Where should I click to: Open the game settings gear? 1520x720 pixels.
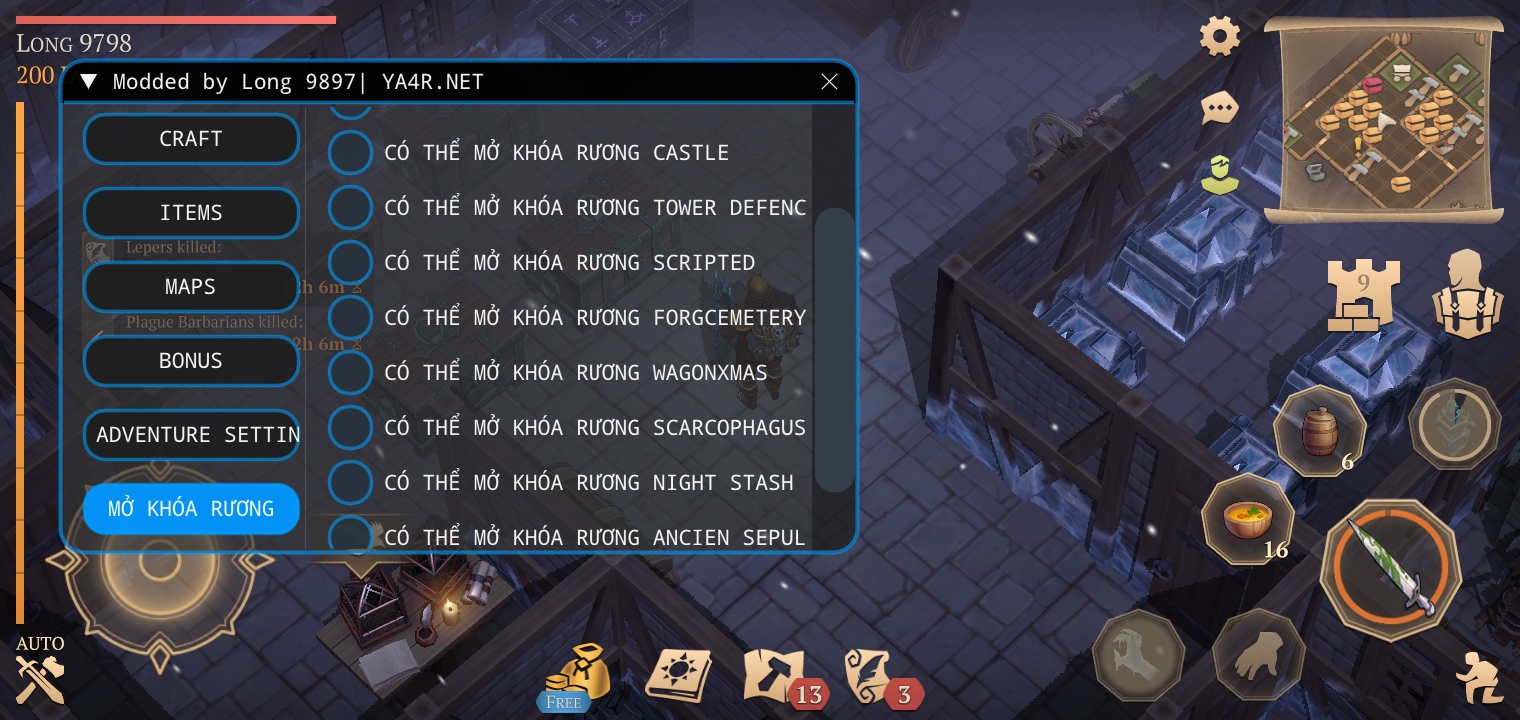[x=1220, y=37]
